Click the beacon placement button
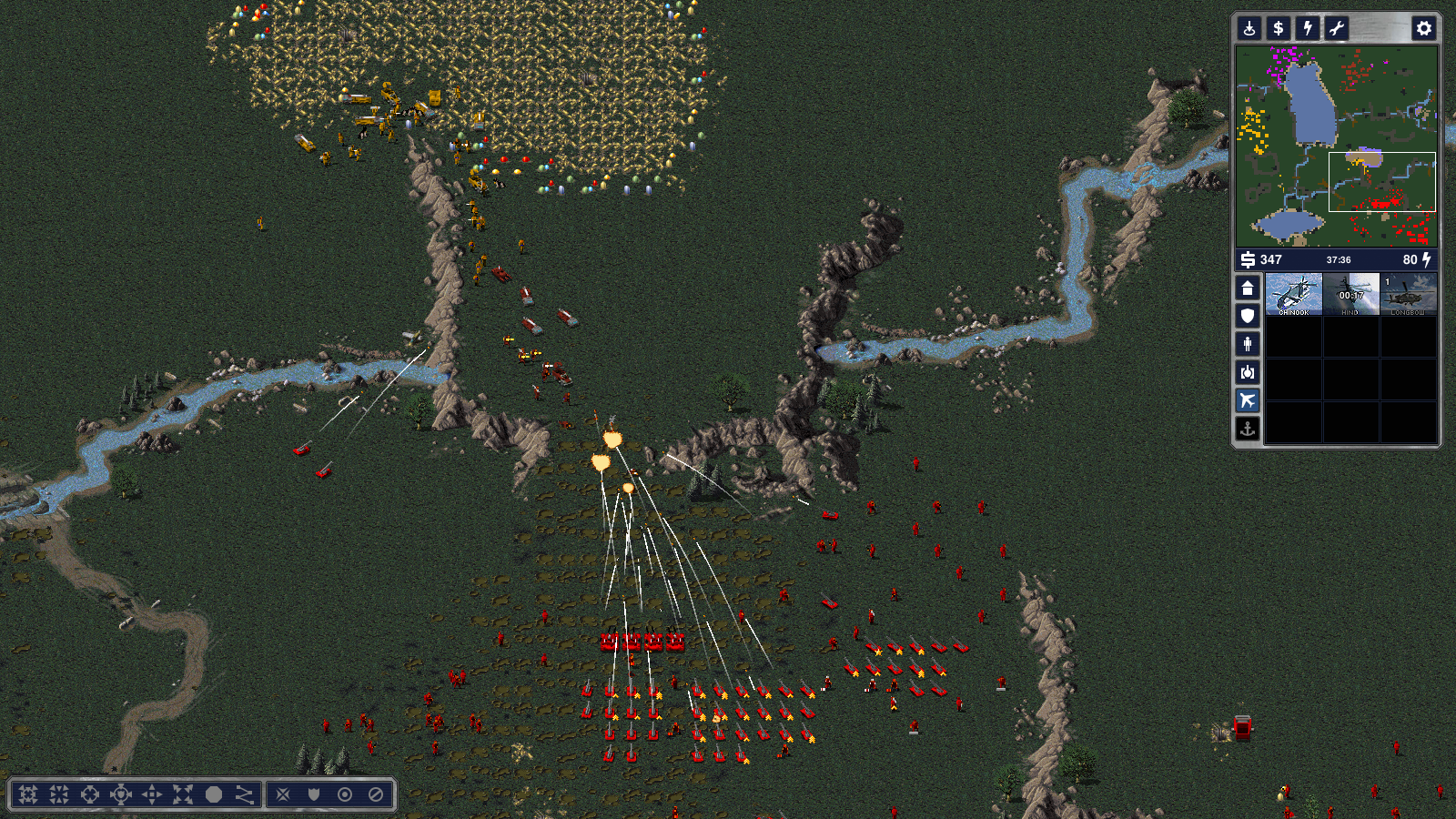 pyautogui.click(x=1249, y=28)
